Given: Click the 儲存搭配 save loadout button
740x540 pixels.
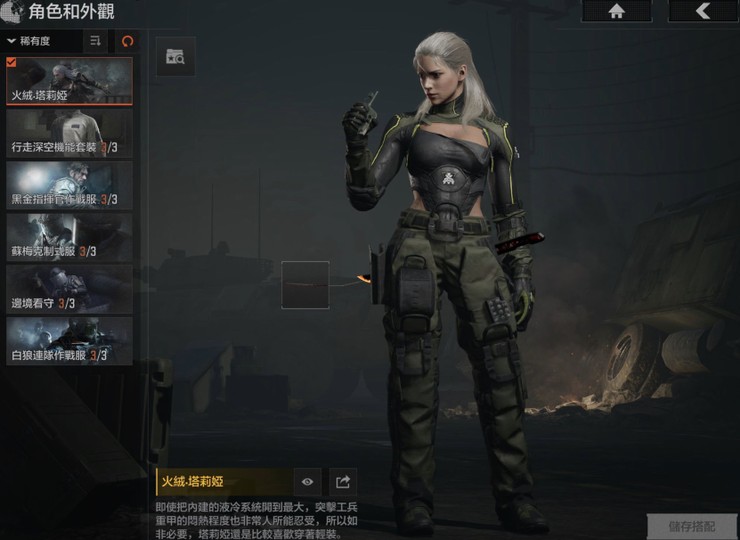Looking at the screenshot, I should click(x=691, y=525).
